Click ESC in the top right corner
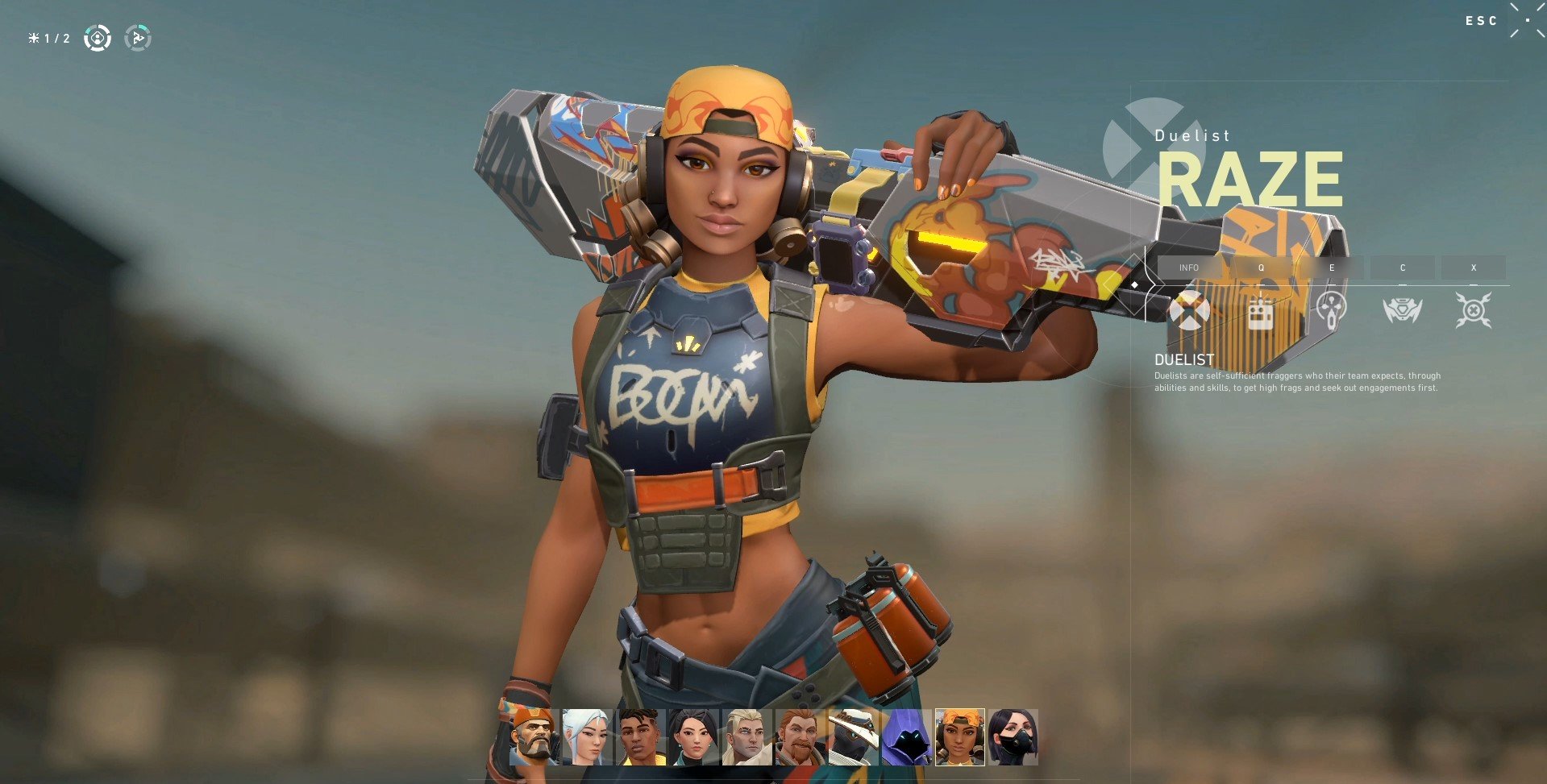 (x=1482, y=21)
